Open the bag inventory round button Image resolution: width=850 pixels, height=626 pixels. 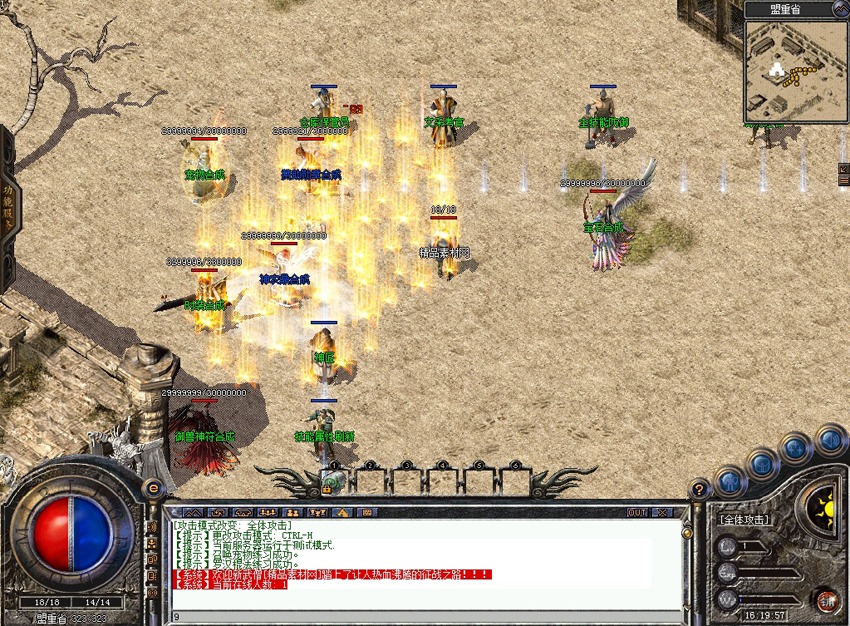762,463
